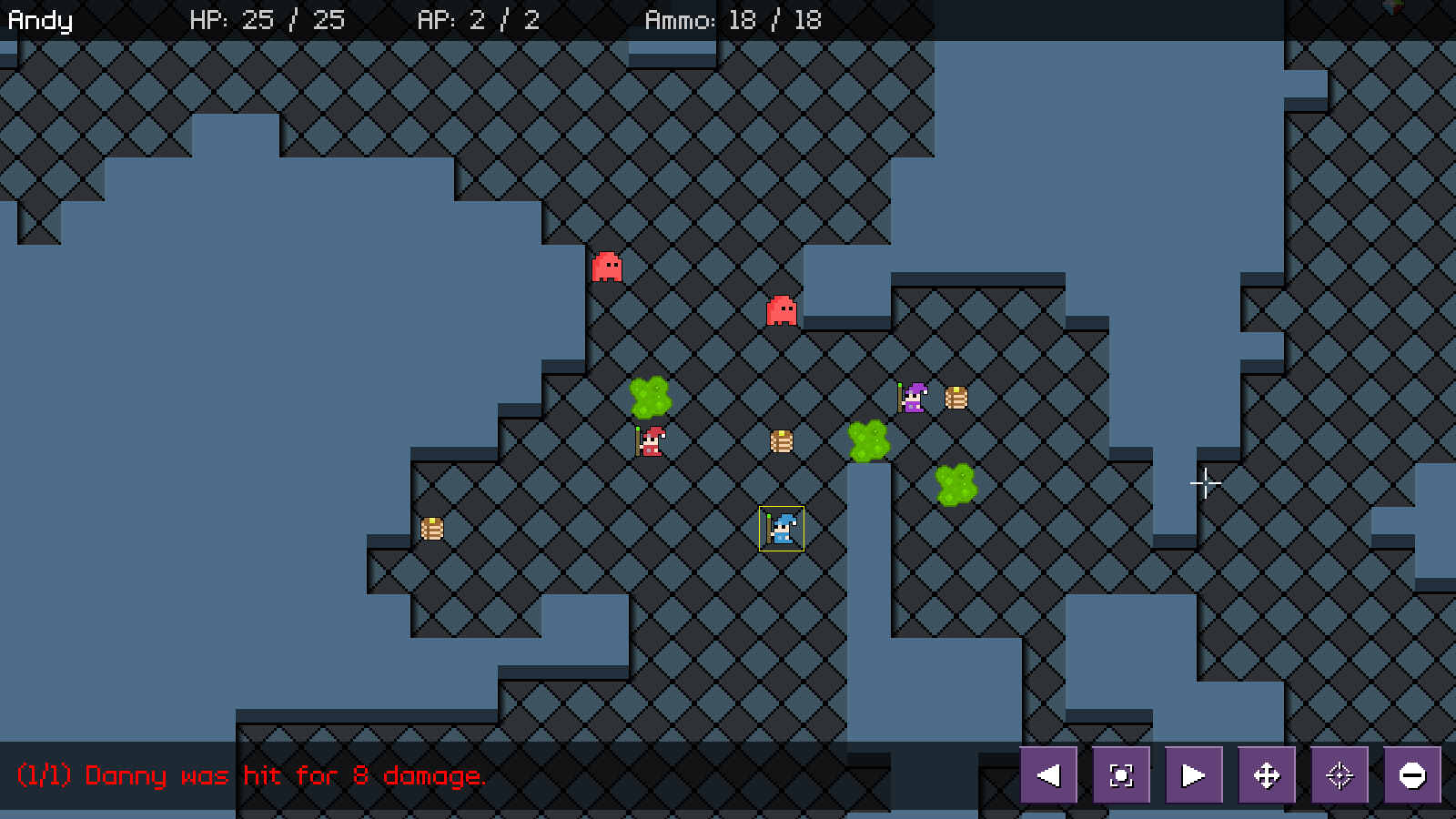Select the highlighted blue wizard unit
Viewport: 1456px width, 819px height.
(781, 529)
